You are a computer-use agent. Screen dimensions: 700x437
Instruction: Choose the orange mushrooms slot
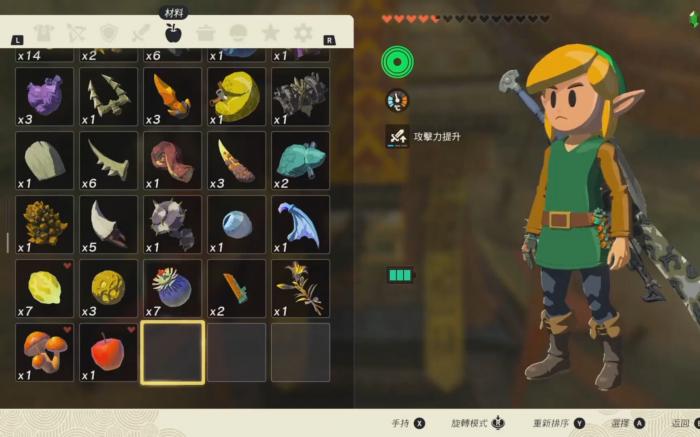pyautogui.click(x=44, y=352)
